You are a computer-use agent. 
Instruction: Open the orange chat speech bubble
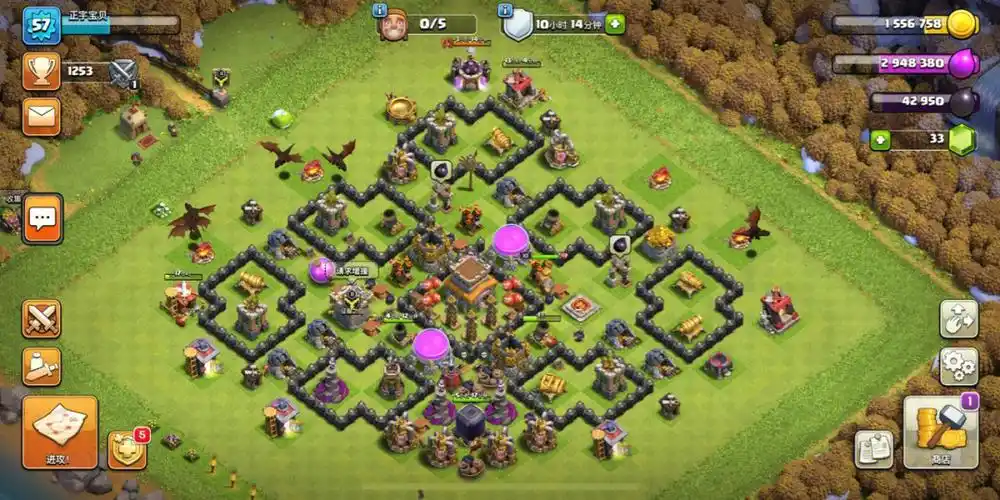click(x=43, y=217)
